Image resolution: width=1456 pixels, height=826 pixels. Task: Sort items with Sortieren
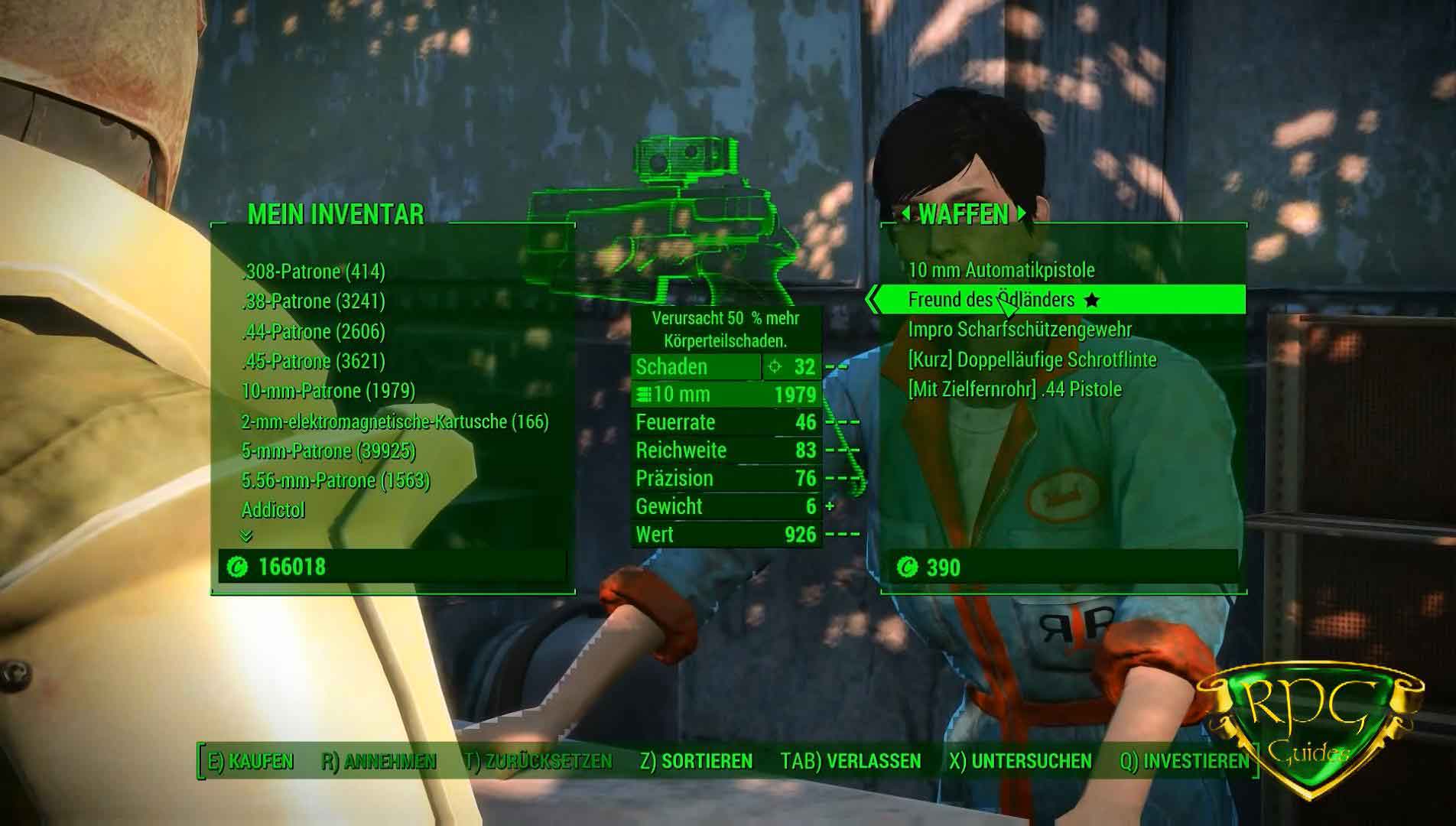pos(696,762)
